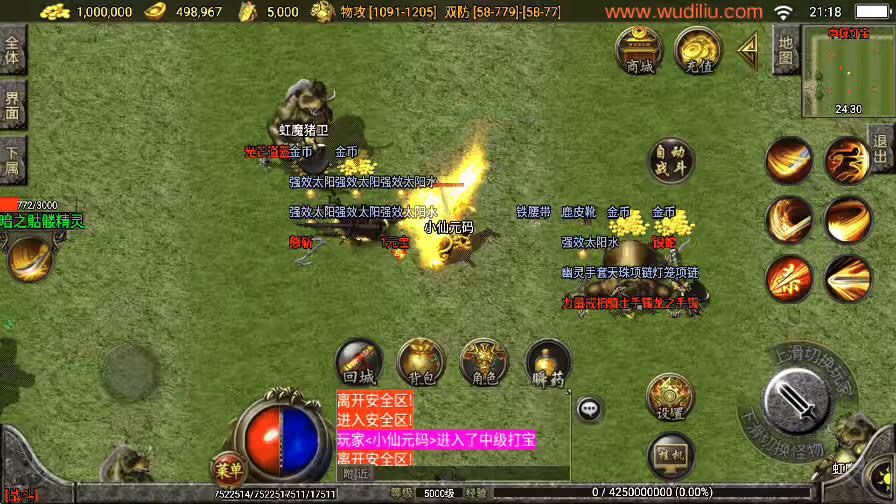
Task: Open the 菜单 menu button
Action: [229, 467]
